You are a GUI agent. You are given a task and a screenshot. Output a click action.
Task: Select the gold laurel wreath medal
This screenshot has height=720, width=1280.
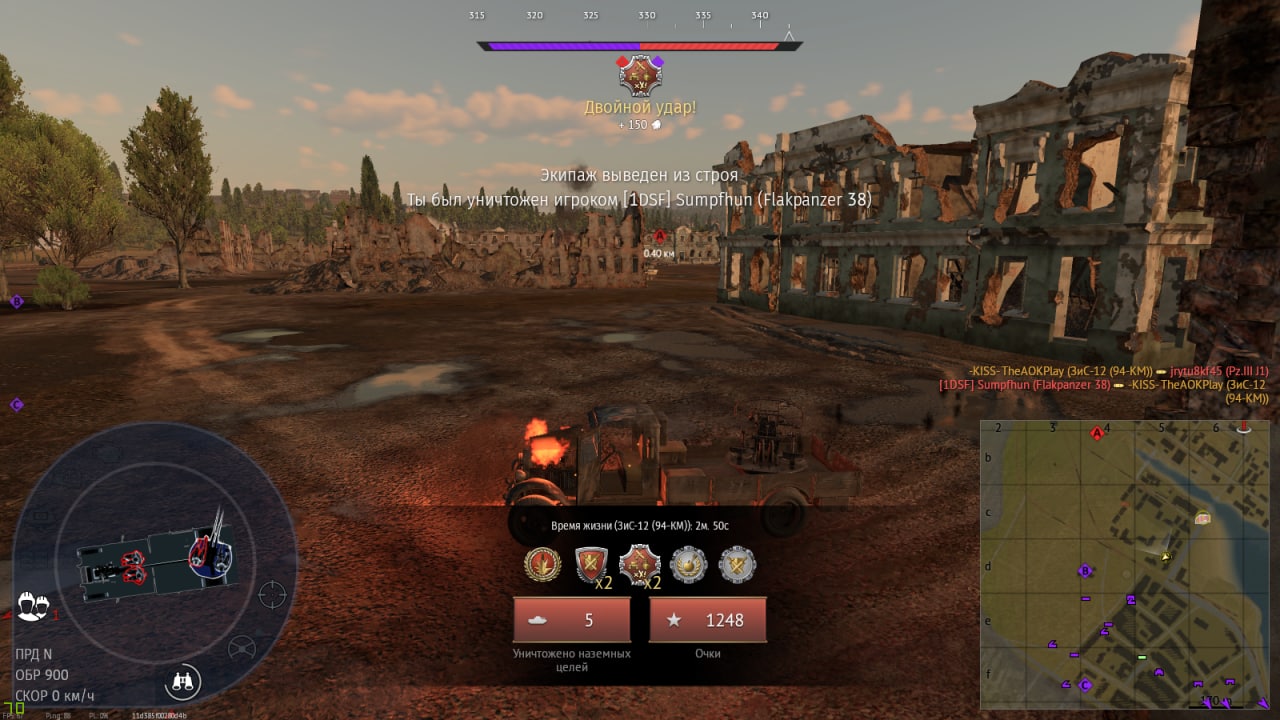[543, 564]
